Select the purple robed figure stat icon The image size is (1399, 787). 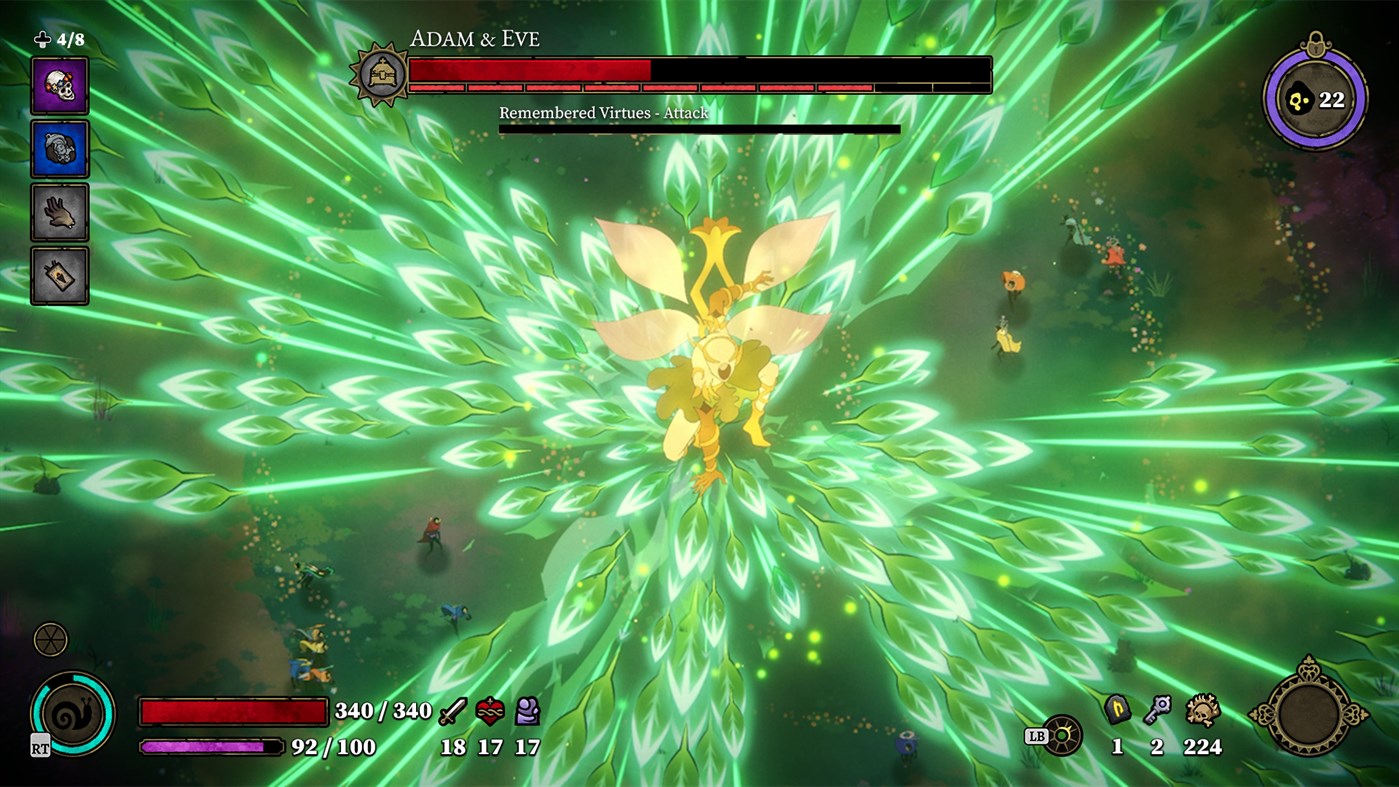tap(527, 712)
